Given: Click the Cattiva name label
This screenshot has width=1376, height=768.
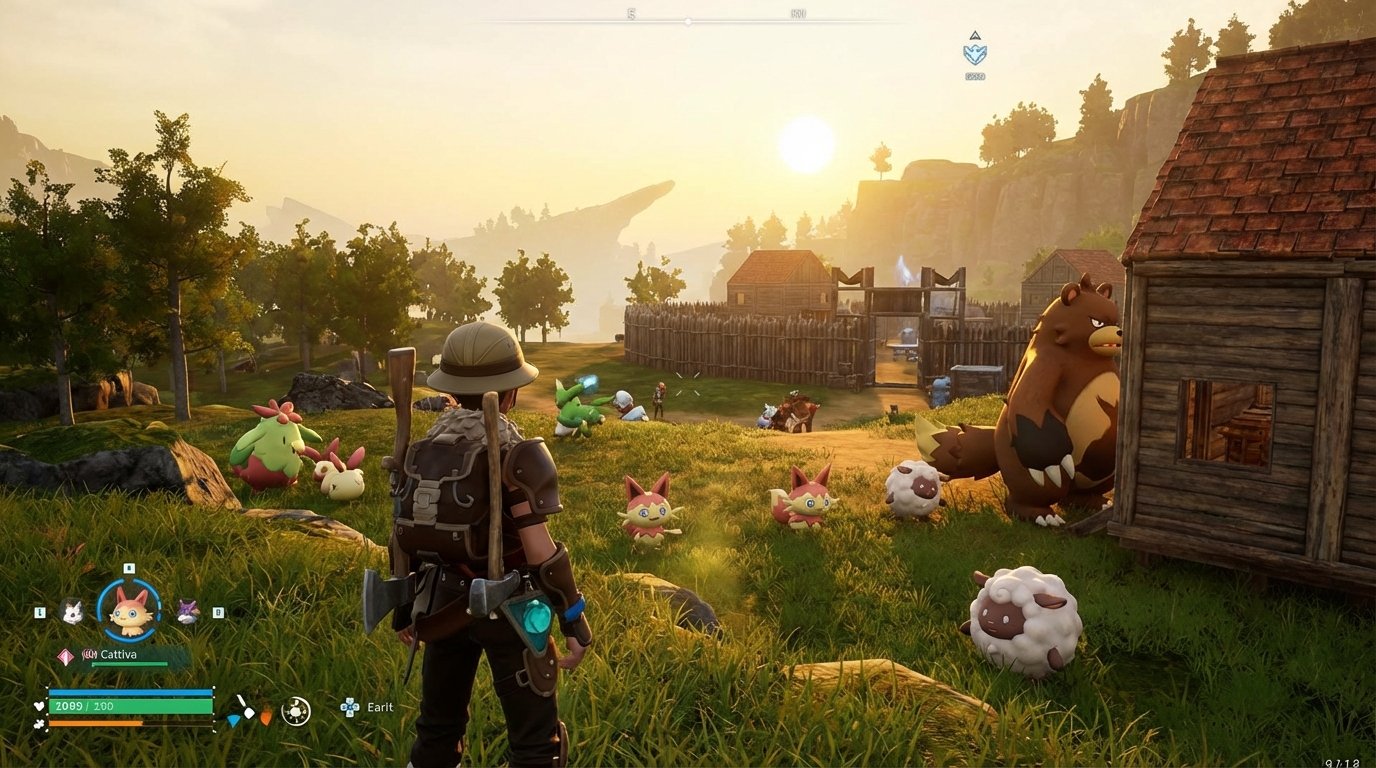Looking at the screenshot, I should pyautogui.click(x=118, y=655).
